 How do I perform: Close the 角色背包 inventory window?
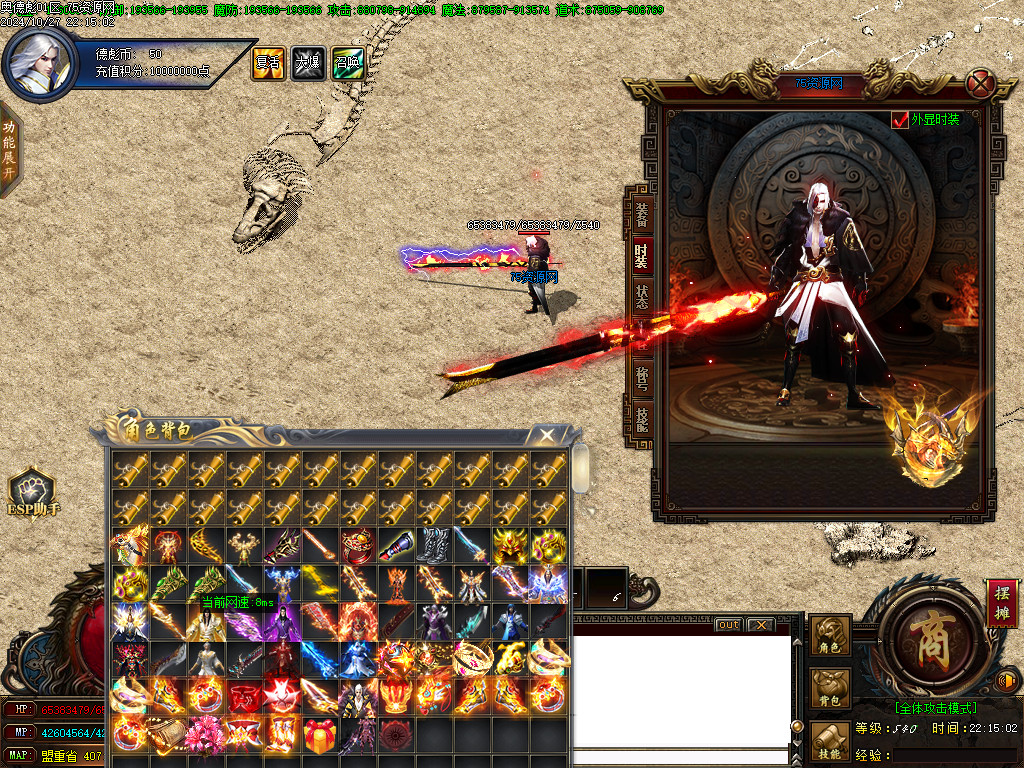pos(546,435)
